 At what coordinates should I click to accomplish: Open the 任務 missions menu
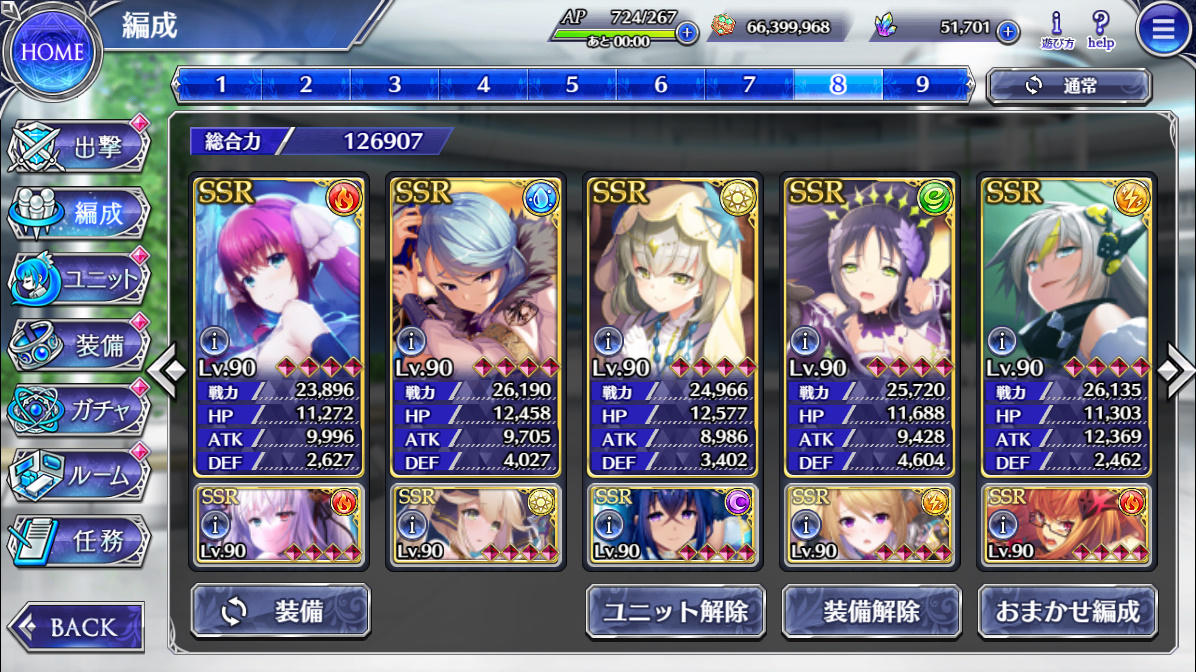click(80, 541)
